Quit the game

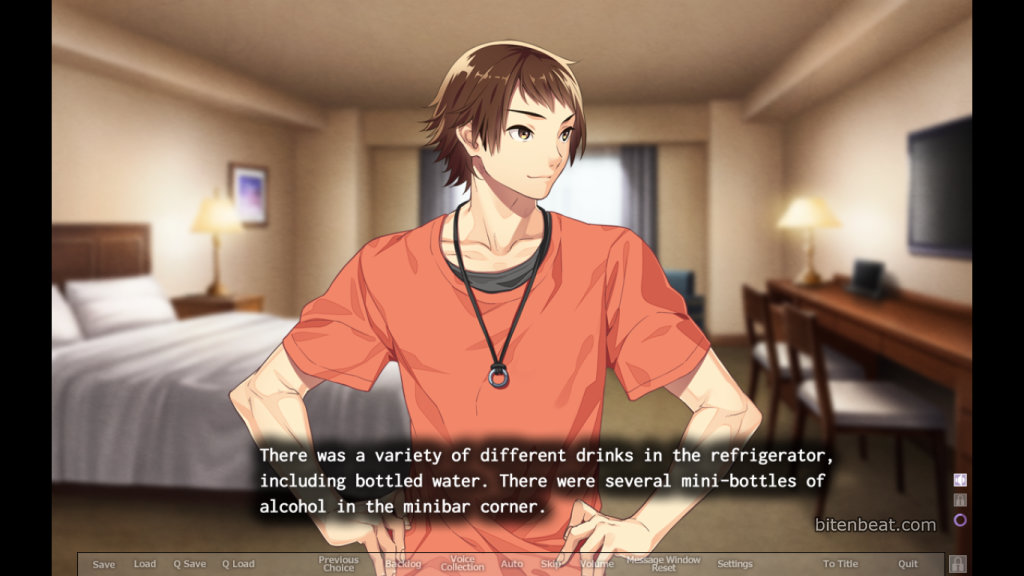tap(908, 564)
